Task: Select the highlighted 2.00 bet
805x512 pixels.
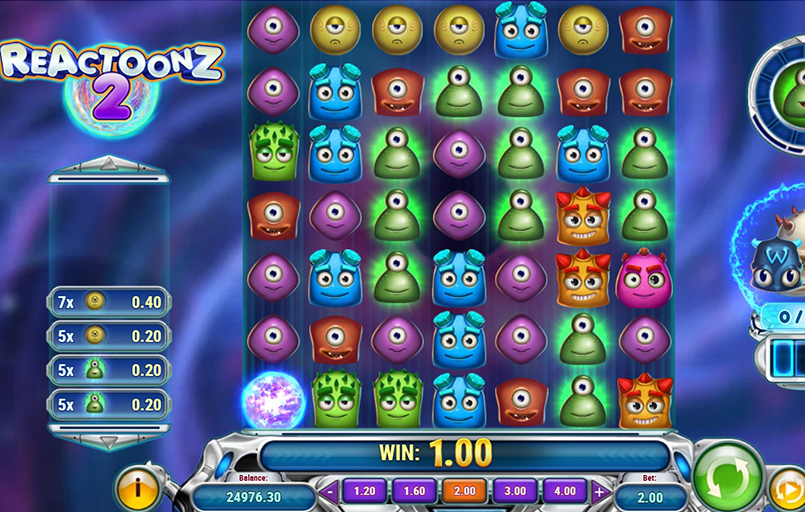Action: tap(464, 491)
